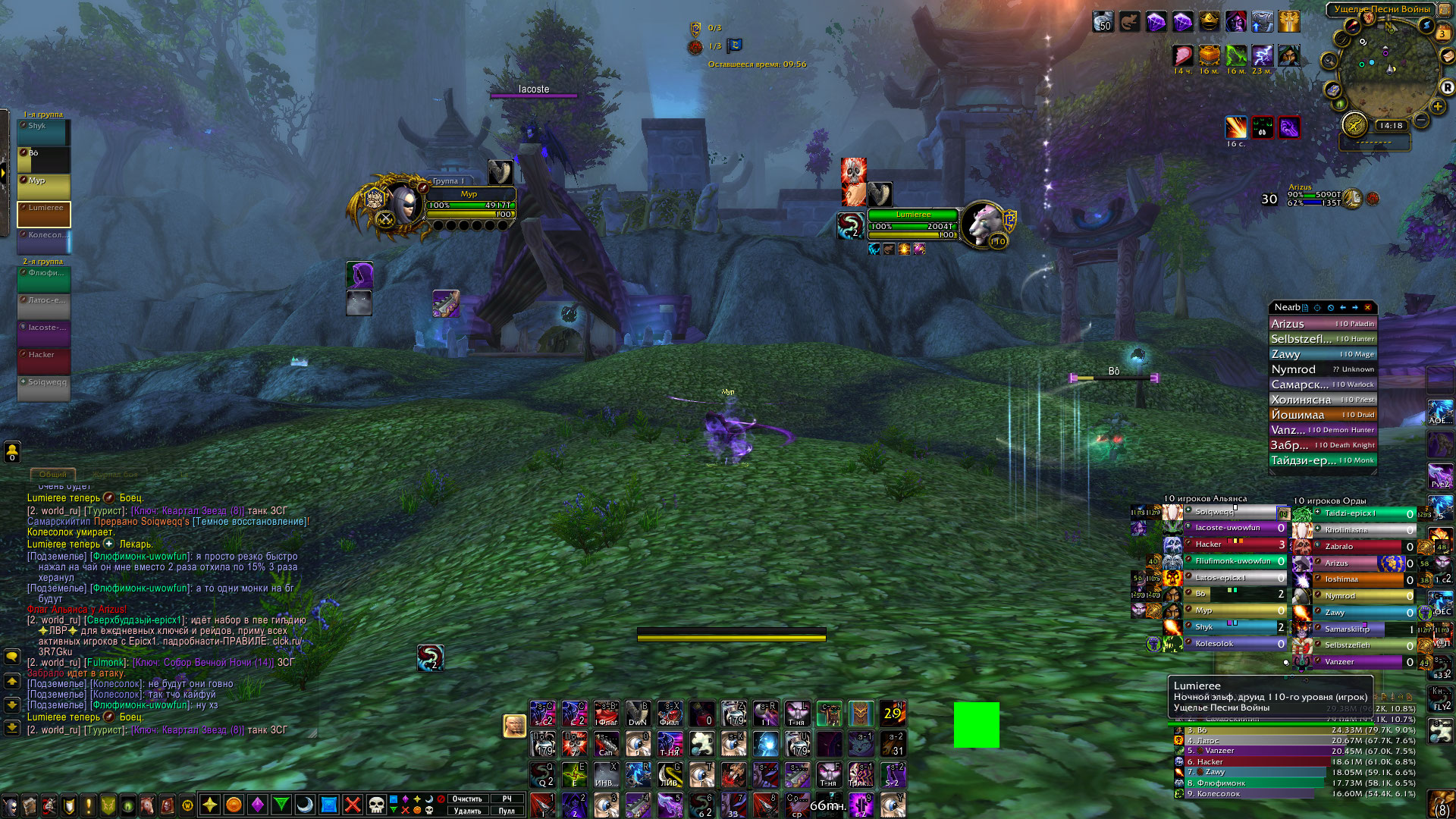Click the Пулл pull-timer button
This screenshot has height=819, width=1456.
[x=507, y=811]
